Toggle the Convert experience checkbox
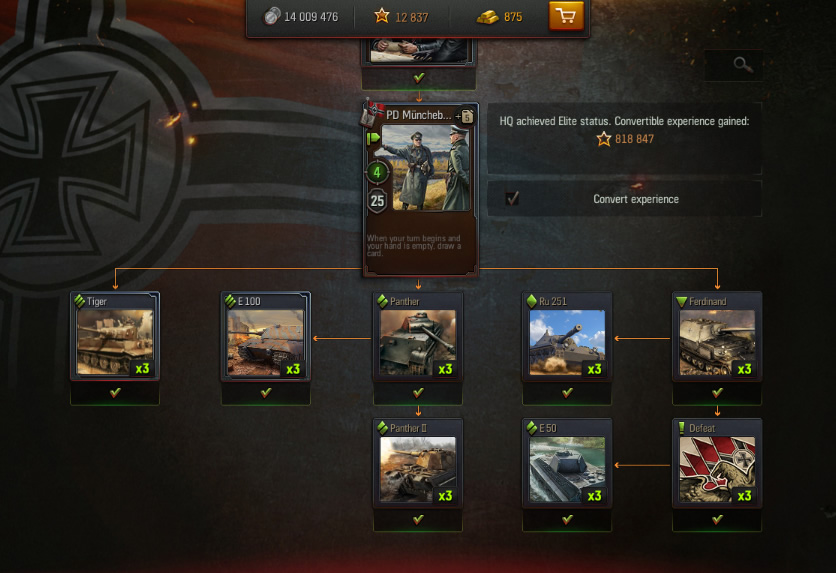 coord(512,199)
